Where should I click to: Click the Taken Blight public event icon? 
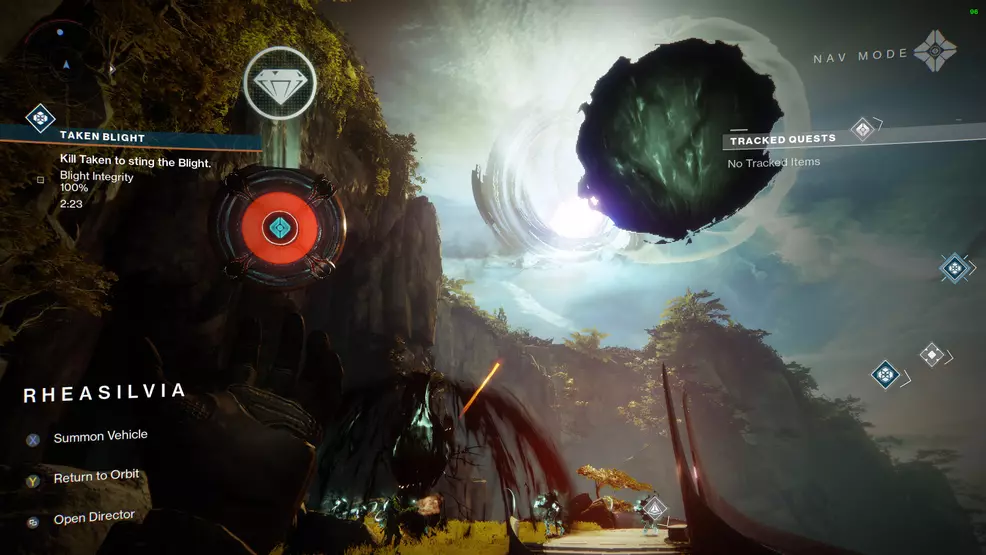click(39, 119)
